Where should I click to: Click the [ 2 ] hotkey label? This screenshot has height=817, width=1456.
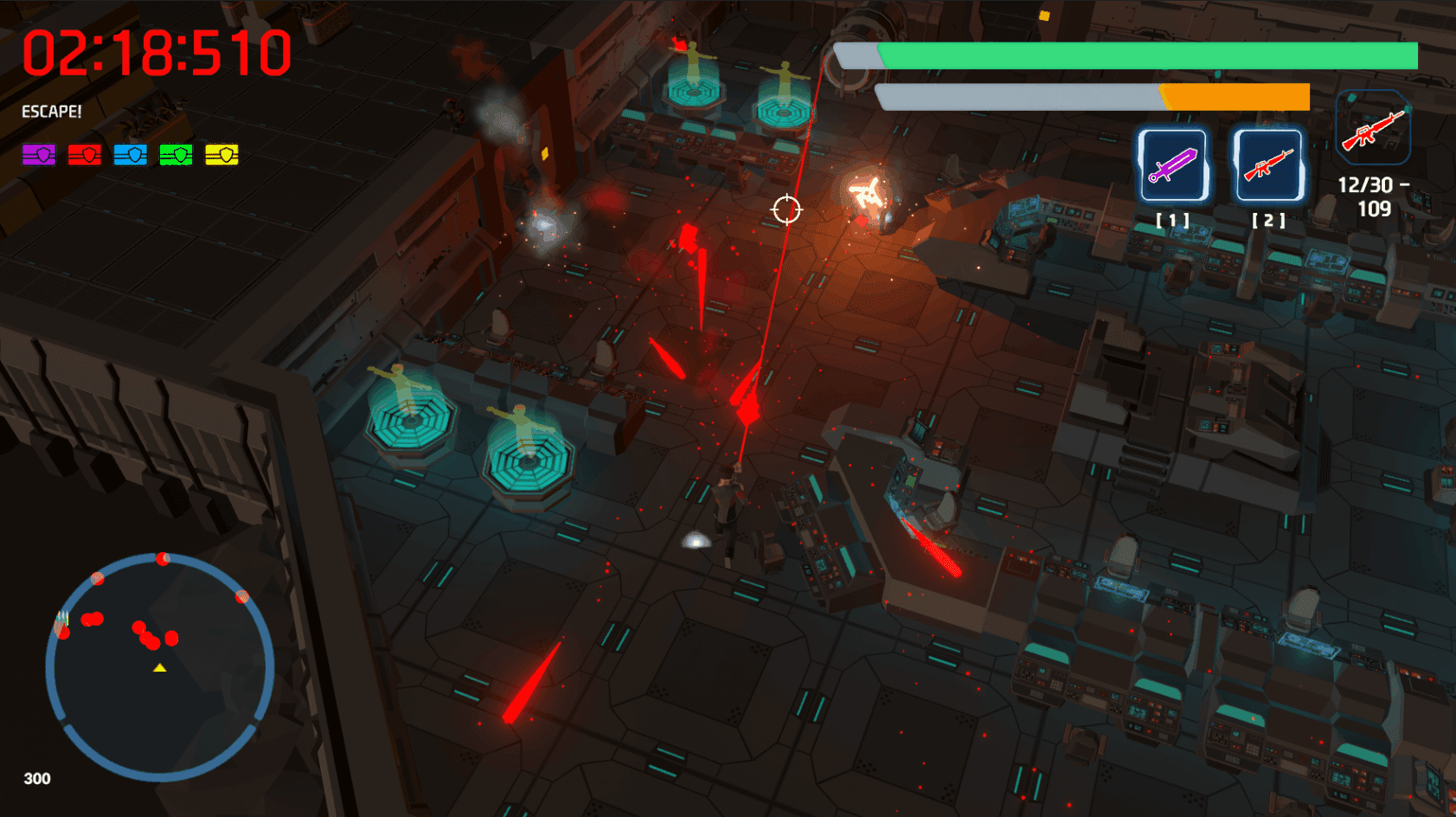1267,221
